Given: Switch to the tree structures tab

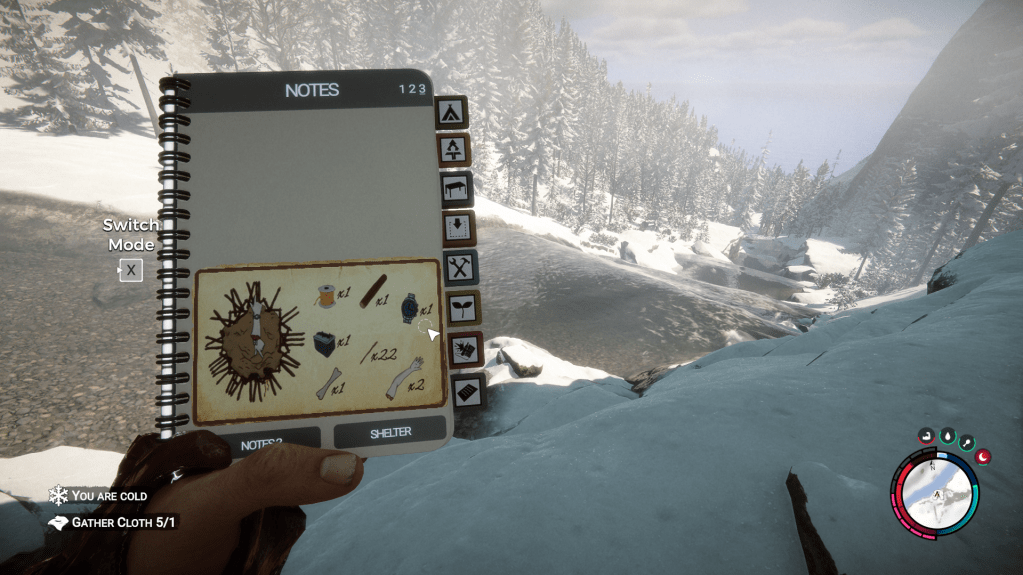Looking at the screenshot, I should click(x=454, y=150).
